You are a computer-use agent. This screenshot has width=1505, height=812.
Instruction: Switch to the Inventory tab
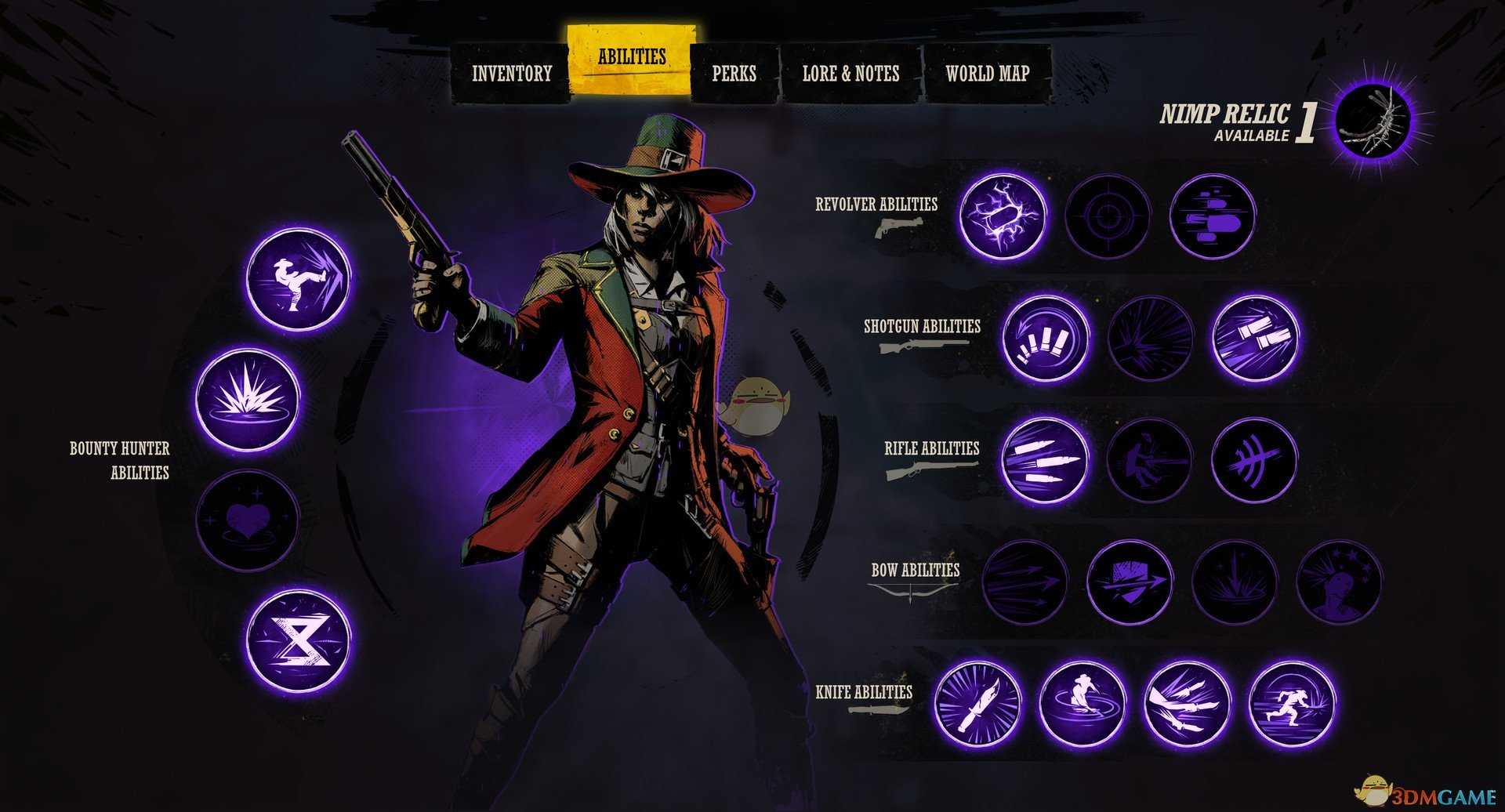pos(511,74)
